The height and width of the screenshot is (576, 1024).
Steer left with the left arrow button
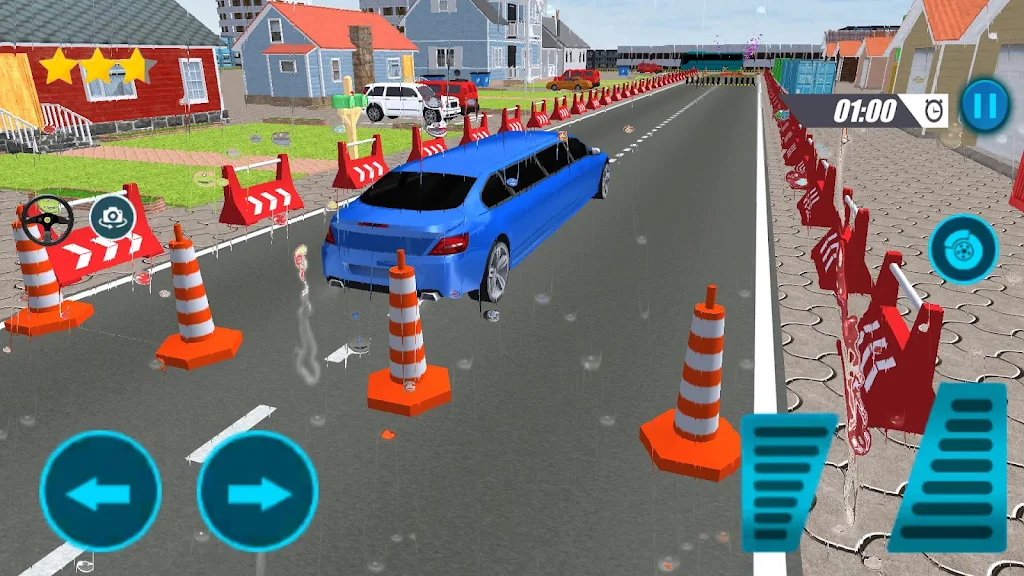[100, 491]
